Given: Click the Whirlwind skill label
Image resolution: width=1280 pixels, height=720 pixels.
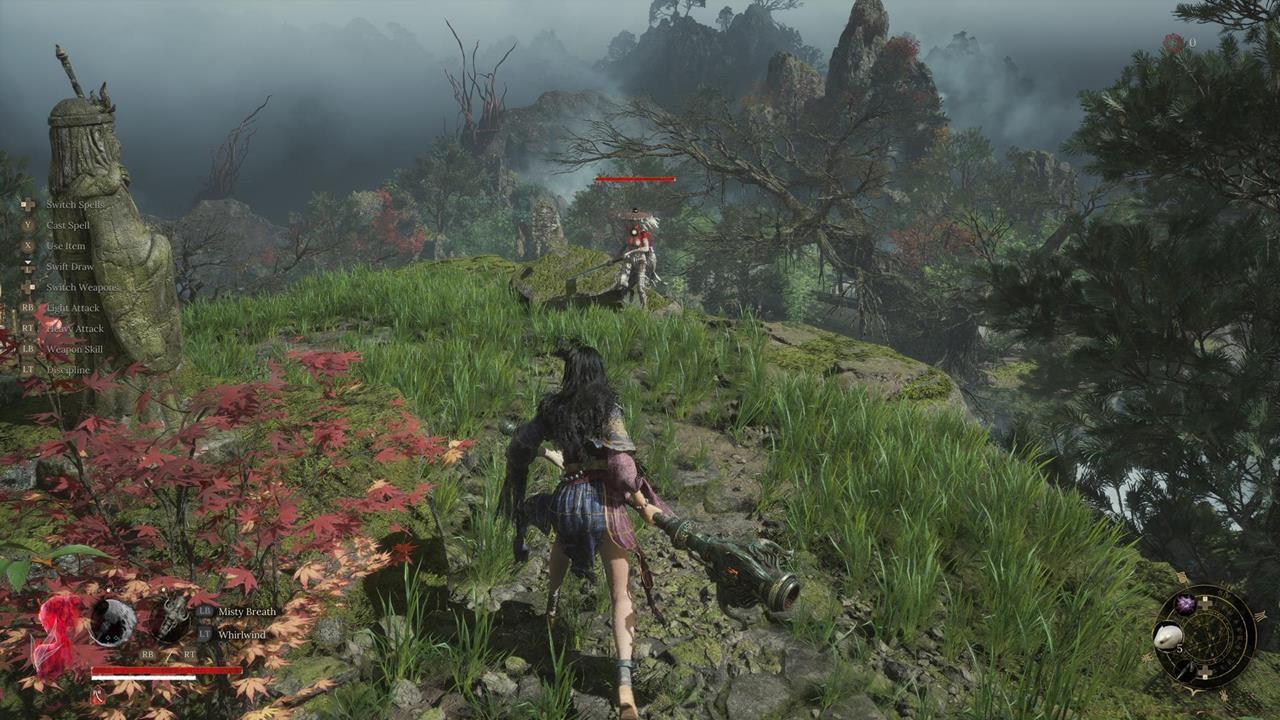Looking at the screenshot, I should pos(243,634).
